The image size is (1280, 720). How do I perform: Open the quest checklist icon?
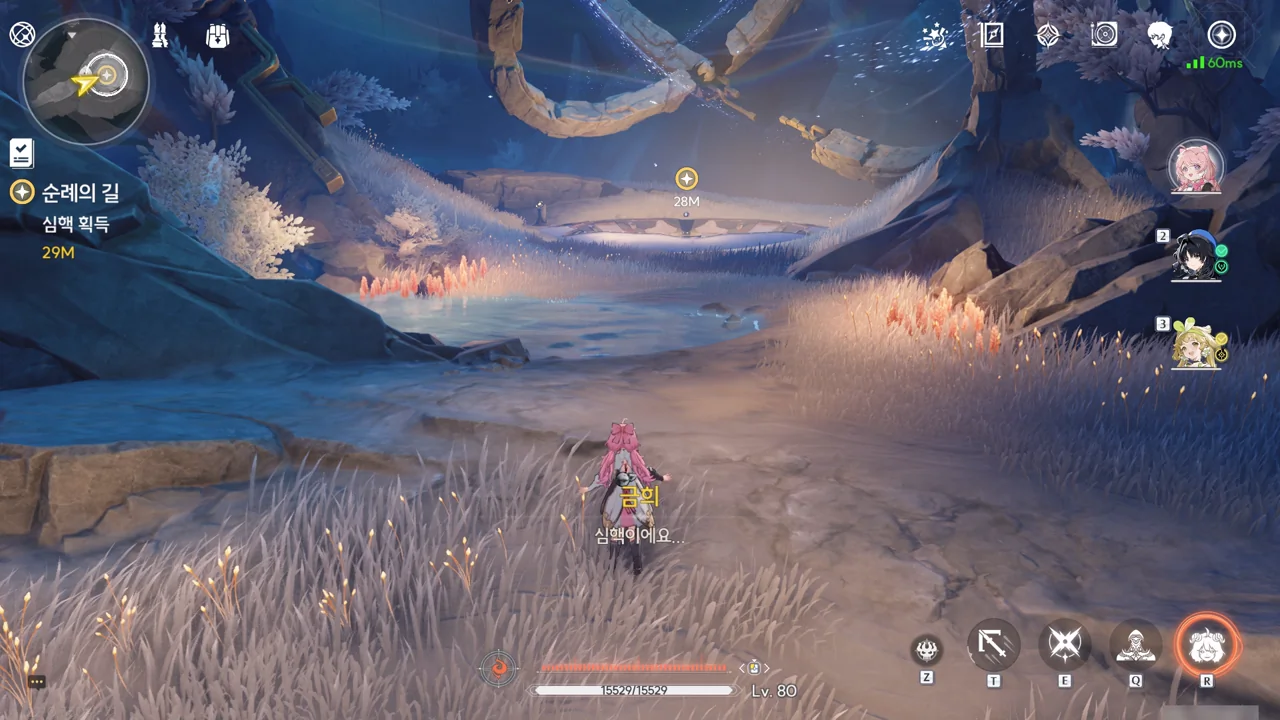(x=22, y=153)
